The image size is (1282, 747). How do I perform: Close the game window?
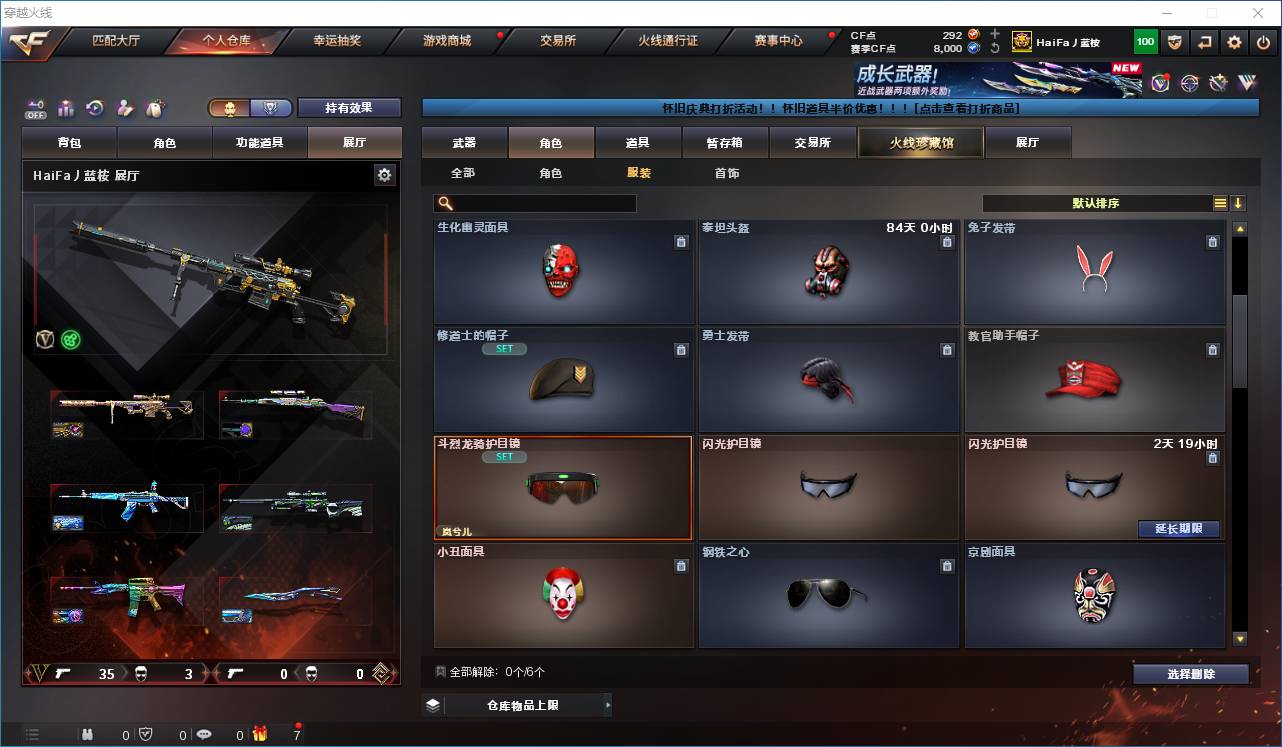[x=1258, y=13]
